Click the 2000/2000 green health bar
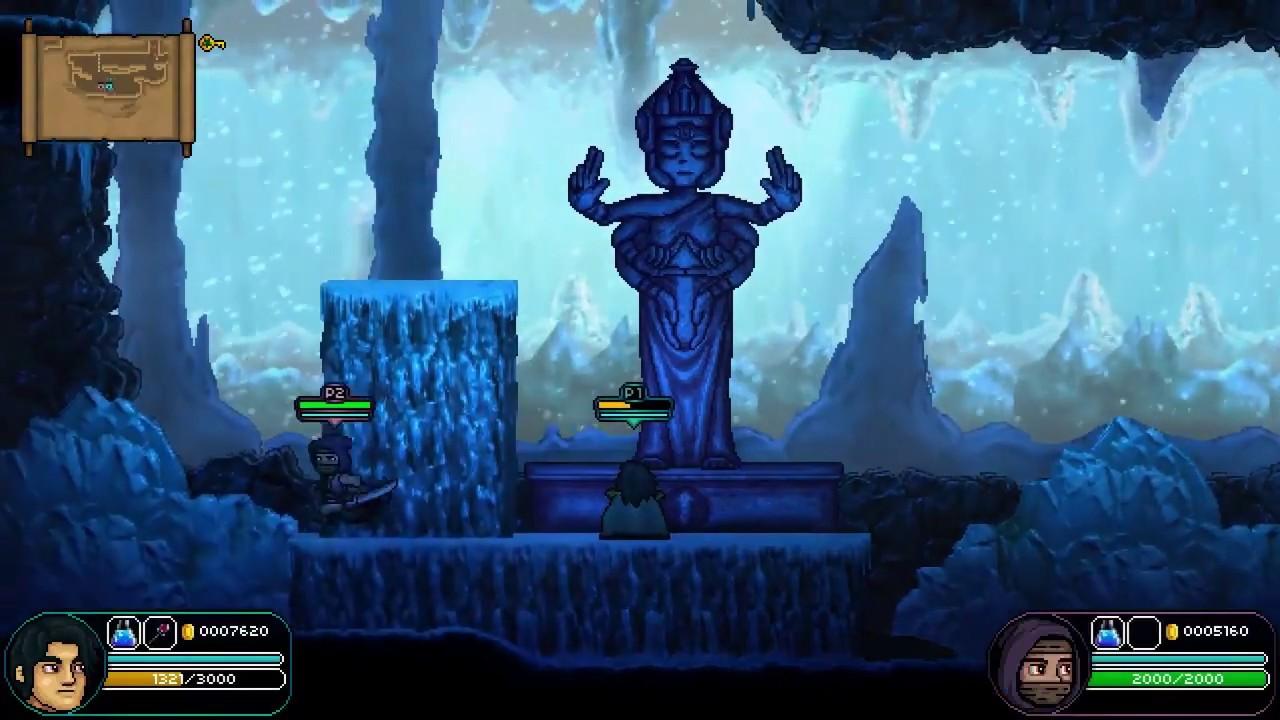Screen dimensions: 1280x720 1175,679
